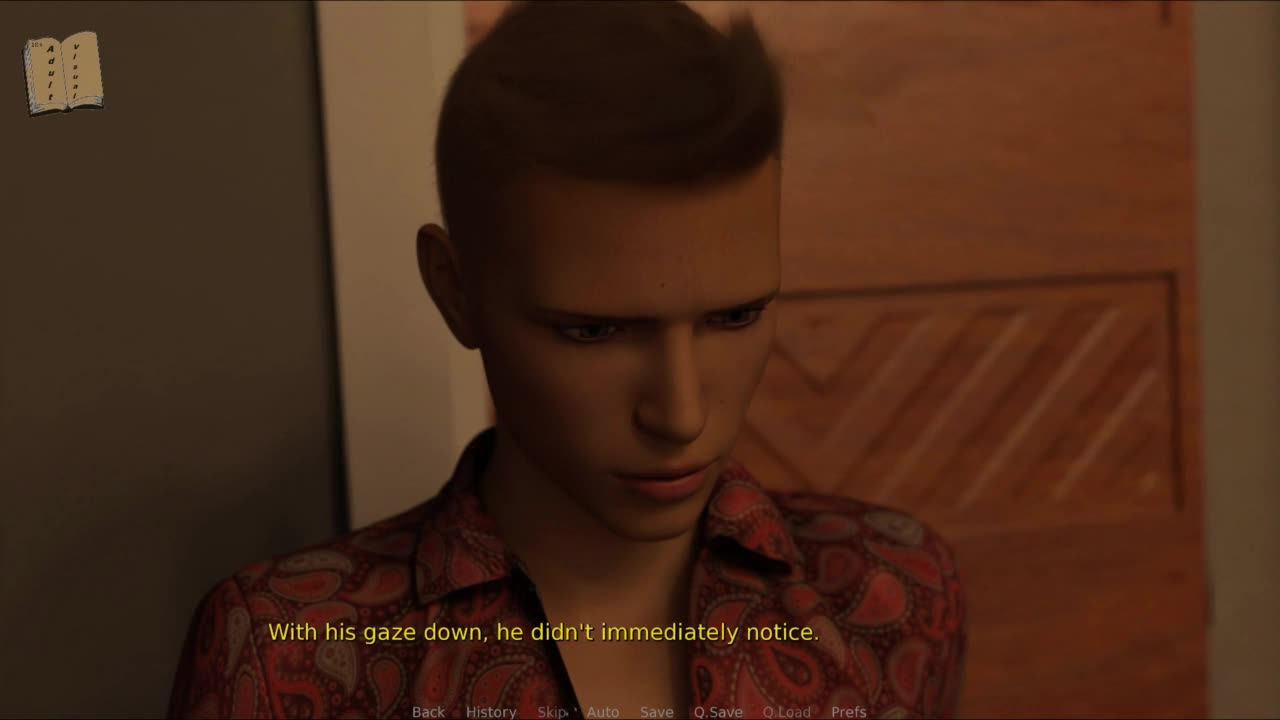Go back to the previous line

pos(428,712)
